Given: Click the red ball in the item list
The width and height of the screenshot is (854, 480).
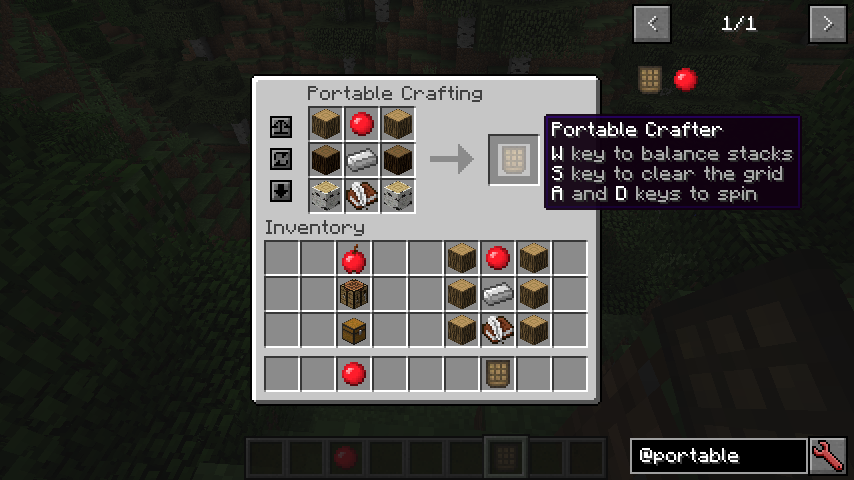Looking at the screenshot, I should (x=685, y=78).
